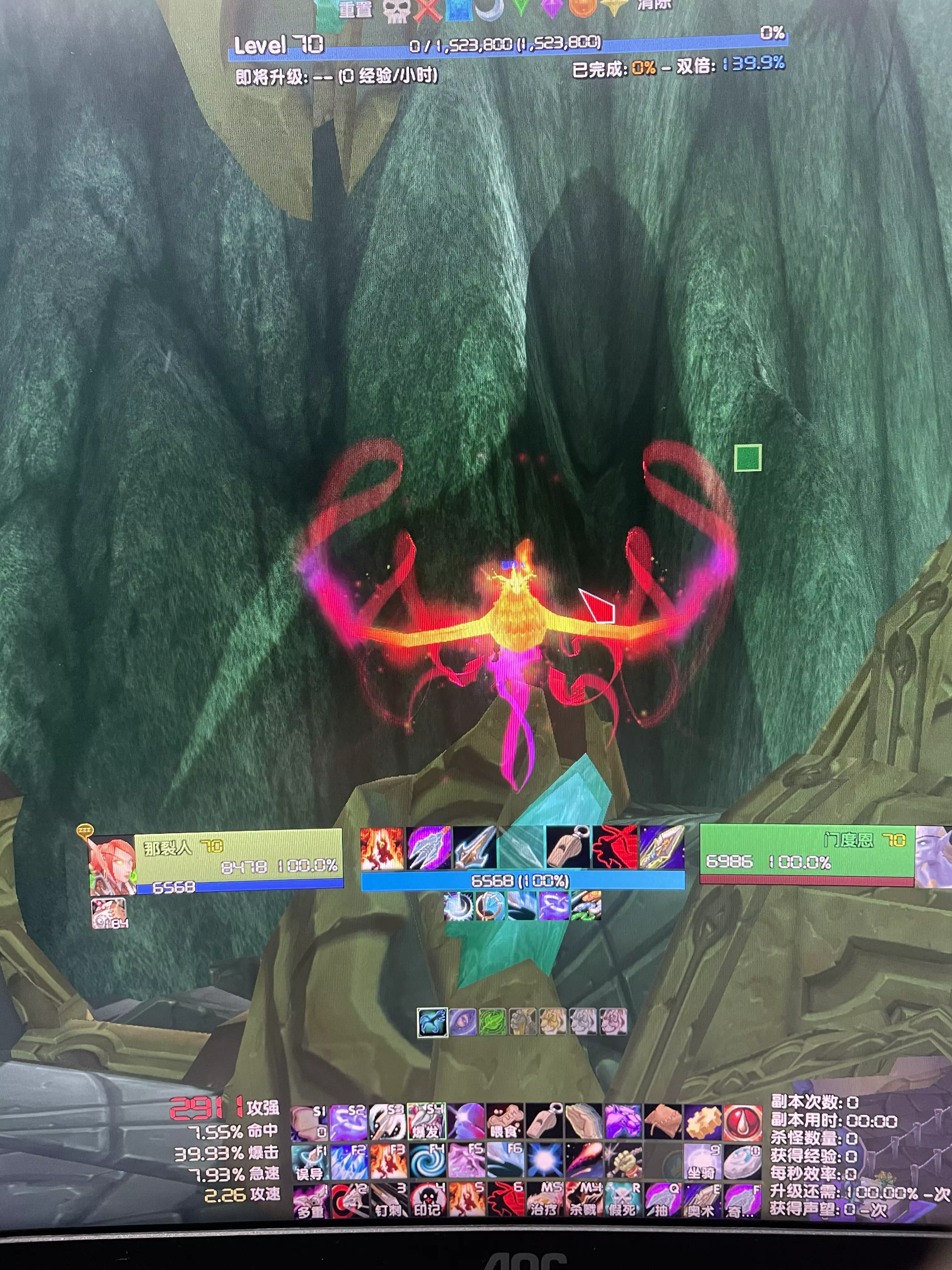Click the 重置 (reset) raid marker button
952x1270 pixels.
click(354, 9)
